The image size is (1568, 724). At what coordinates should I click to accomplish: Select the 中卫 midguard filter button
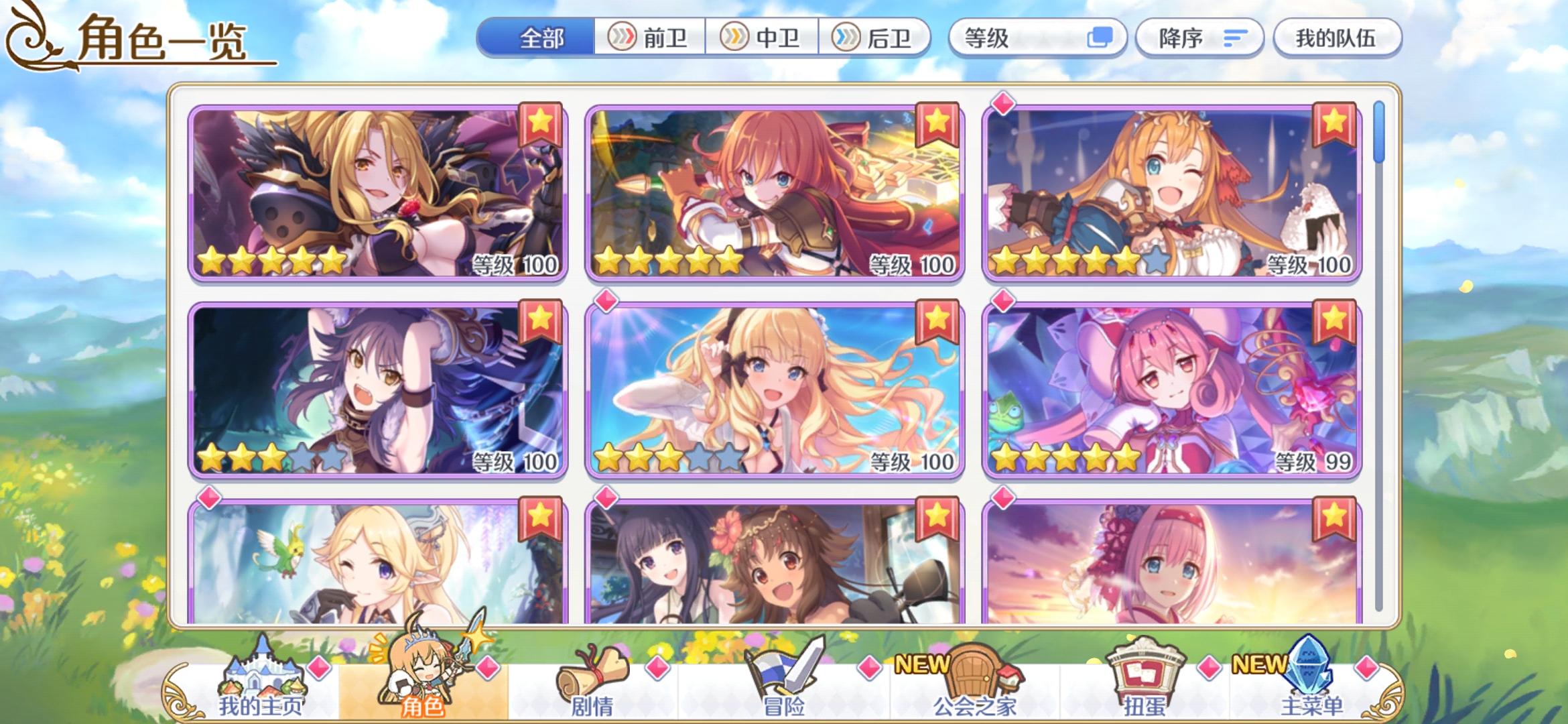(x=765, y=38)
